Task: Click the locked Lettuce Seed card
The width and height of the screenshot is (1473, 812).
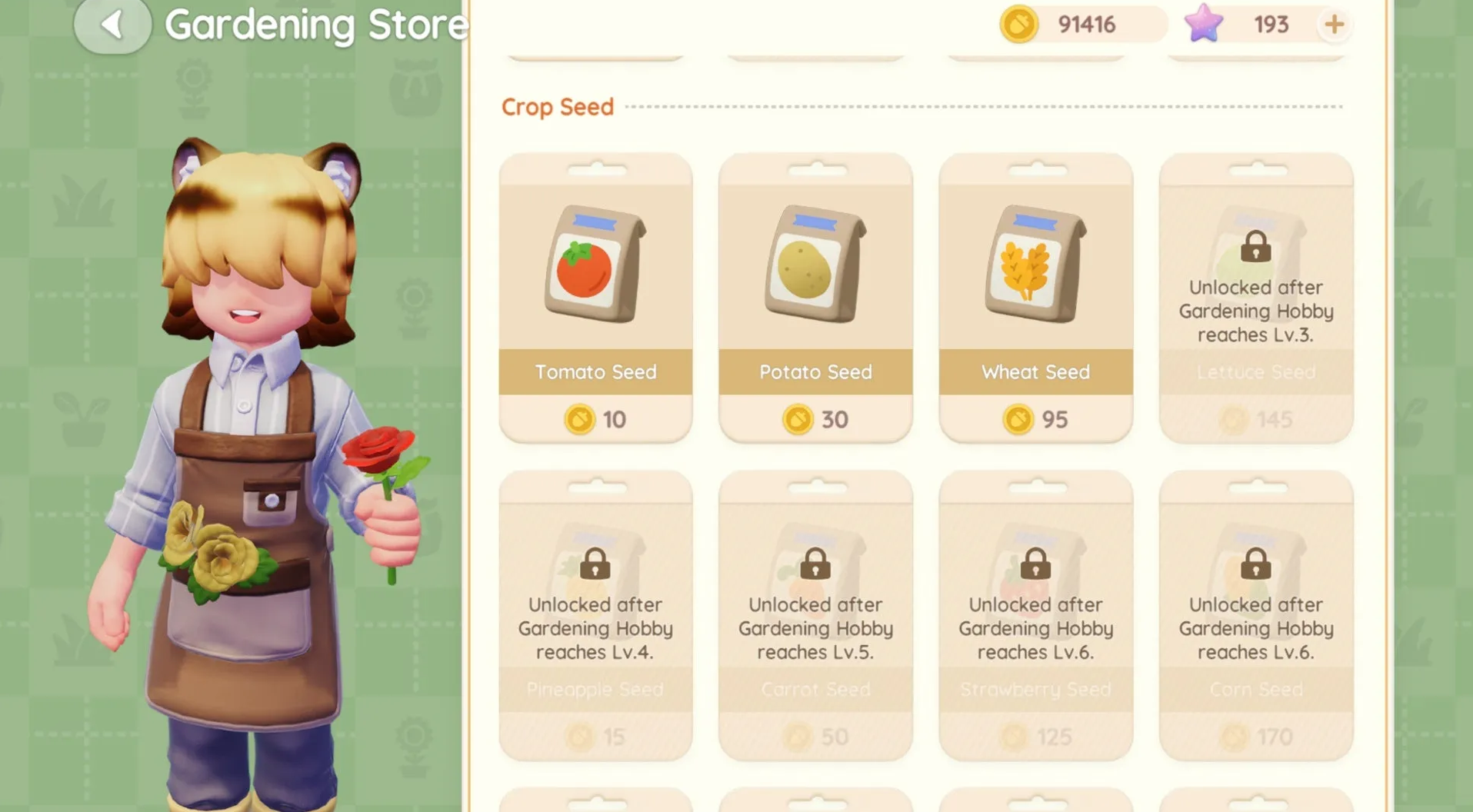Action: 1255,298
